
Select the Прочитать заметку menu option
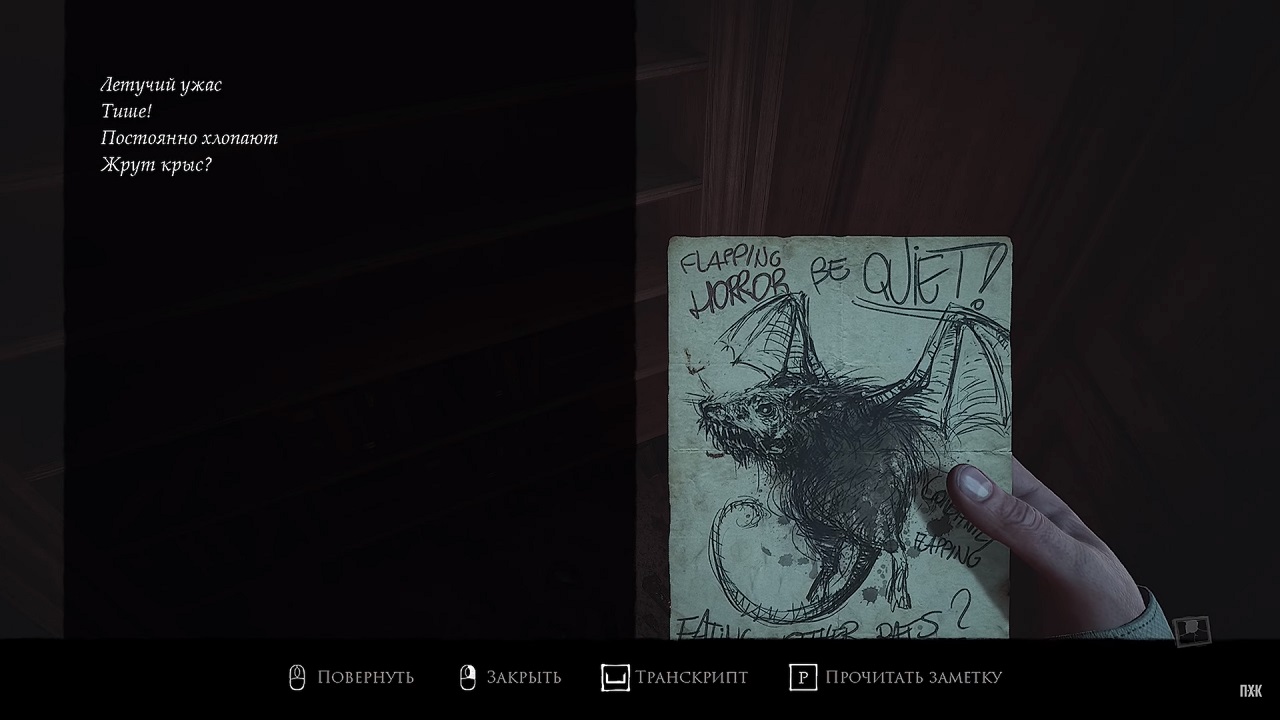(x=911, y=677)
